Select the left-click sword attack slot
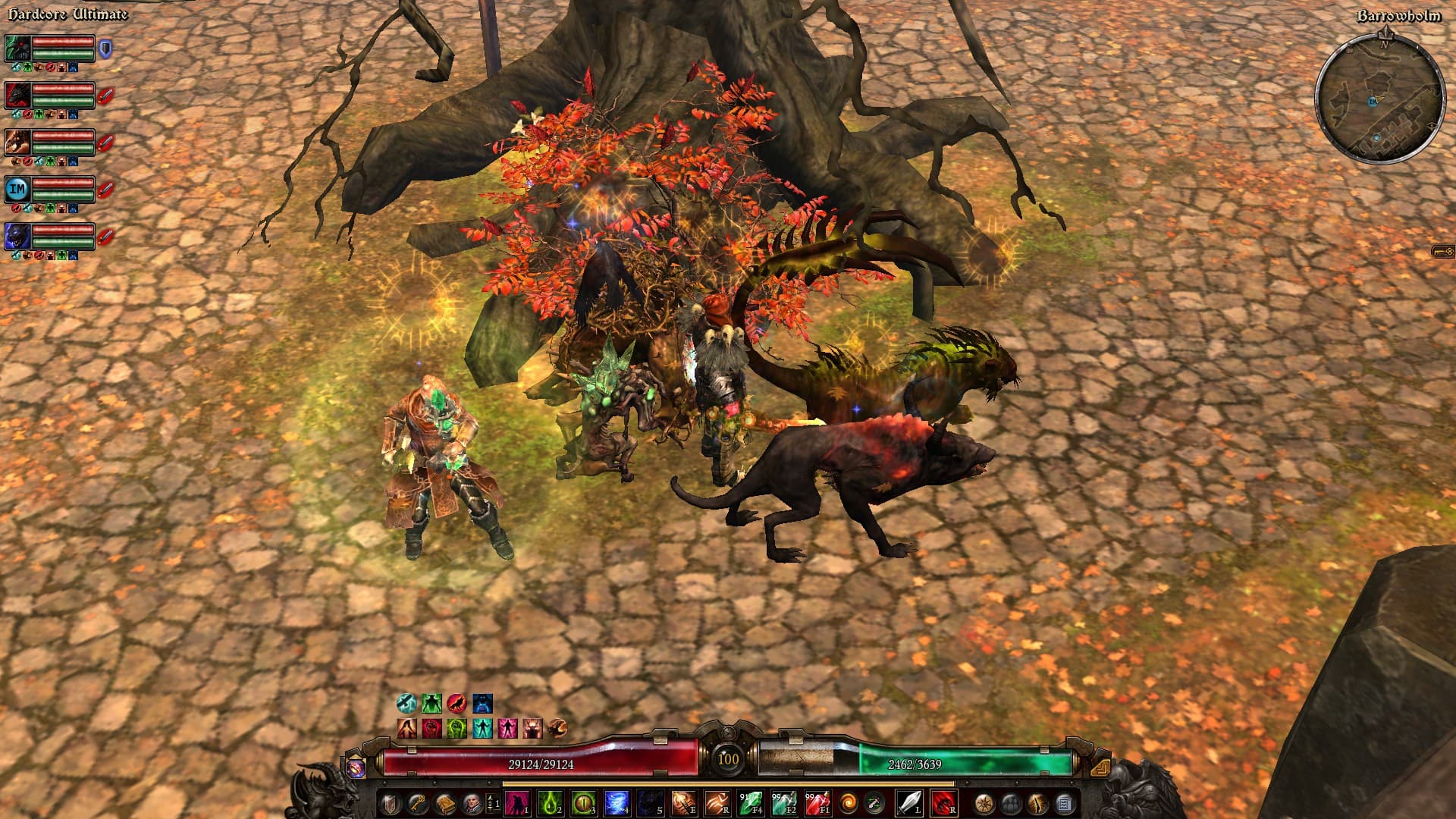This screenshot has width=1456, height=819. pos(908,802)
